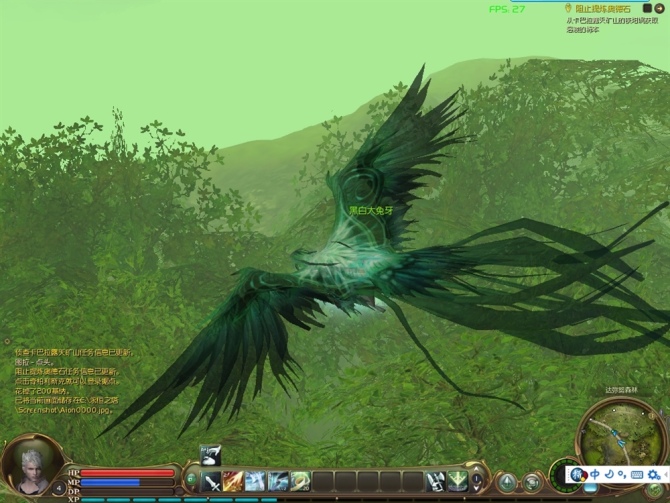The height and width of the screenshot is (503, 670).
Task: Open the IME soft keyboard
Action: coord(637,474)
